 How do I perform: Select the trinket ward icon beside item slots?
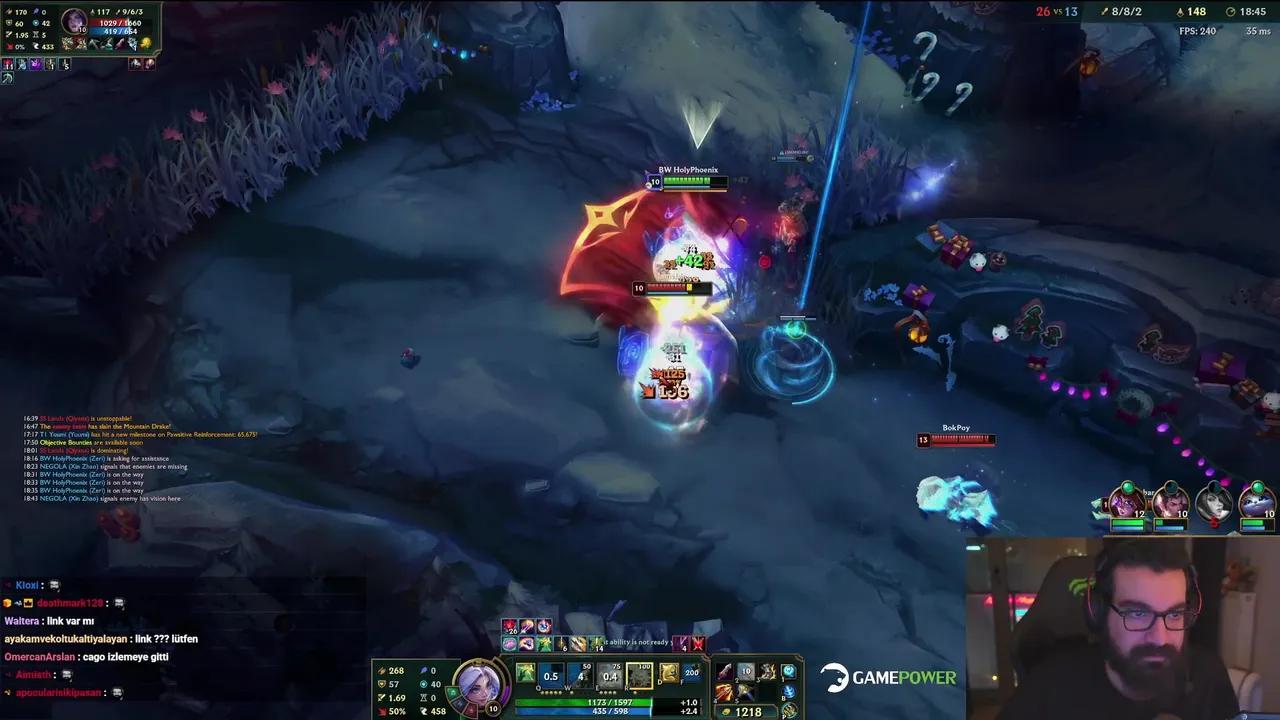coord(787,671)
